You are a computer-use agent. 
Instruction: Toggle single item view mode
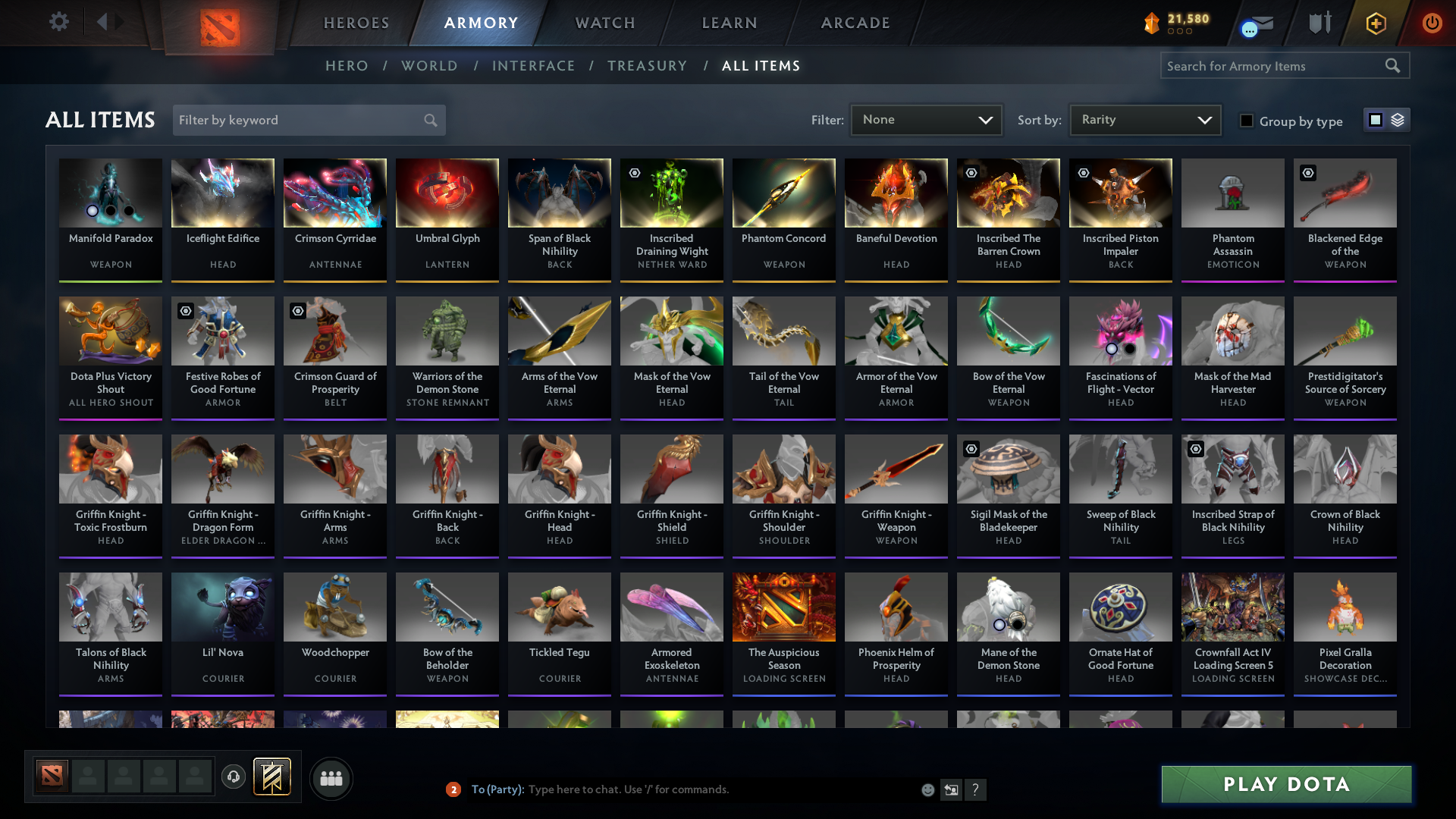tap(1376, 120)
